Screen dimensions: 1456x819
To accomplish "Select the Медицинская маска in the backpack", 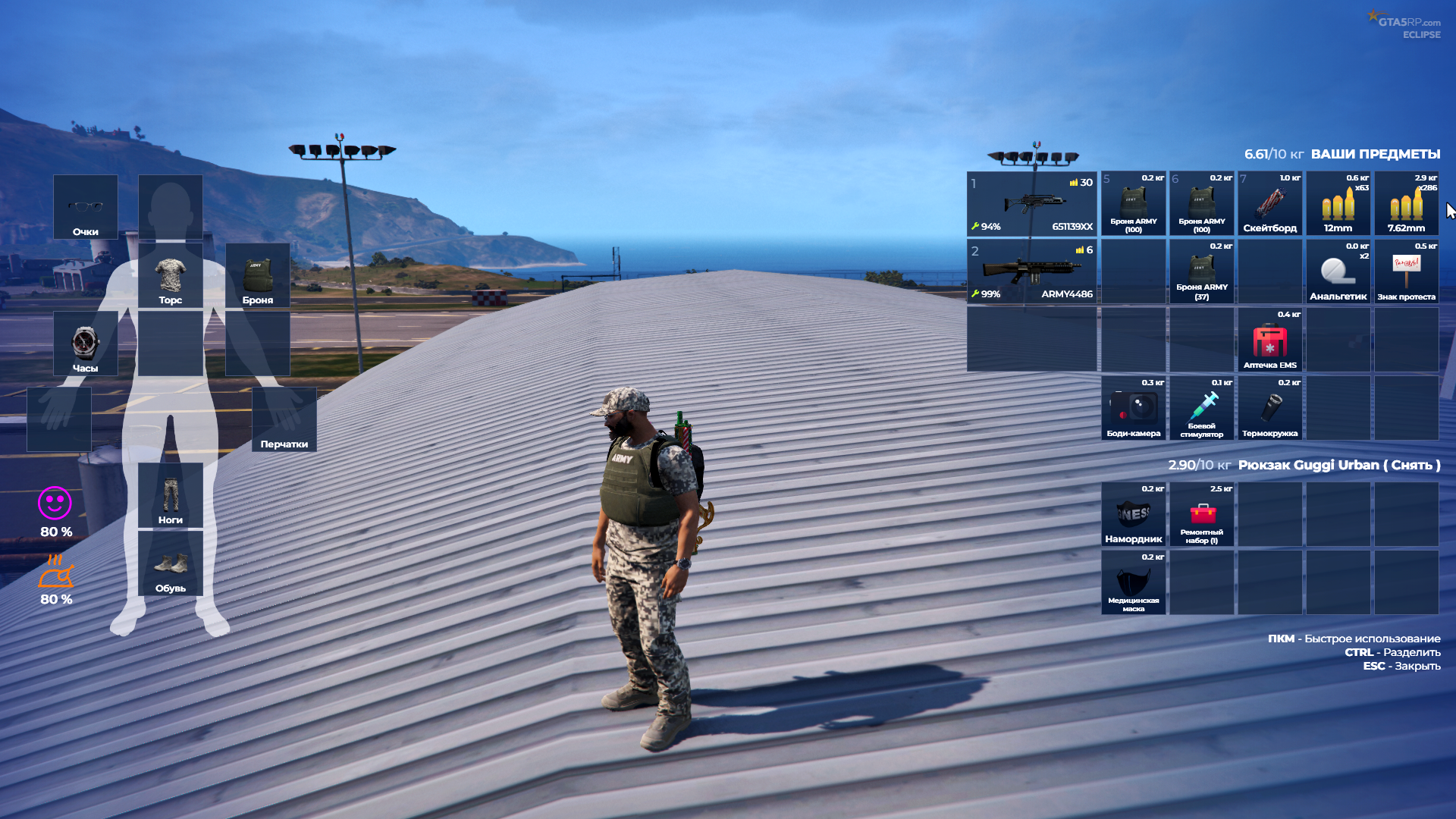I will 1133,583.
